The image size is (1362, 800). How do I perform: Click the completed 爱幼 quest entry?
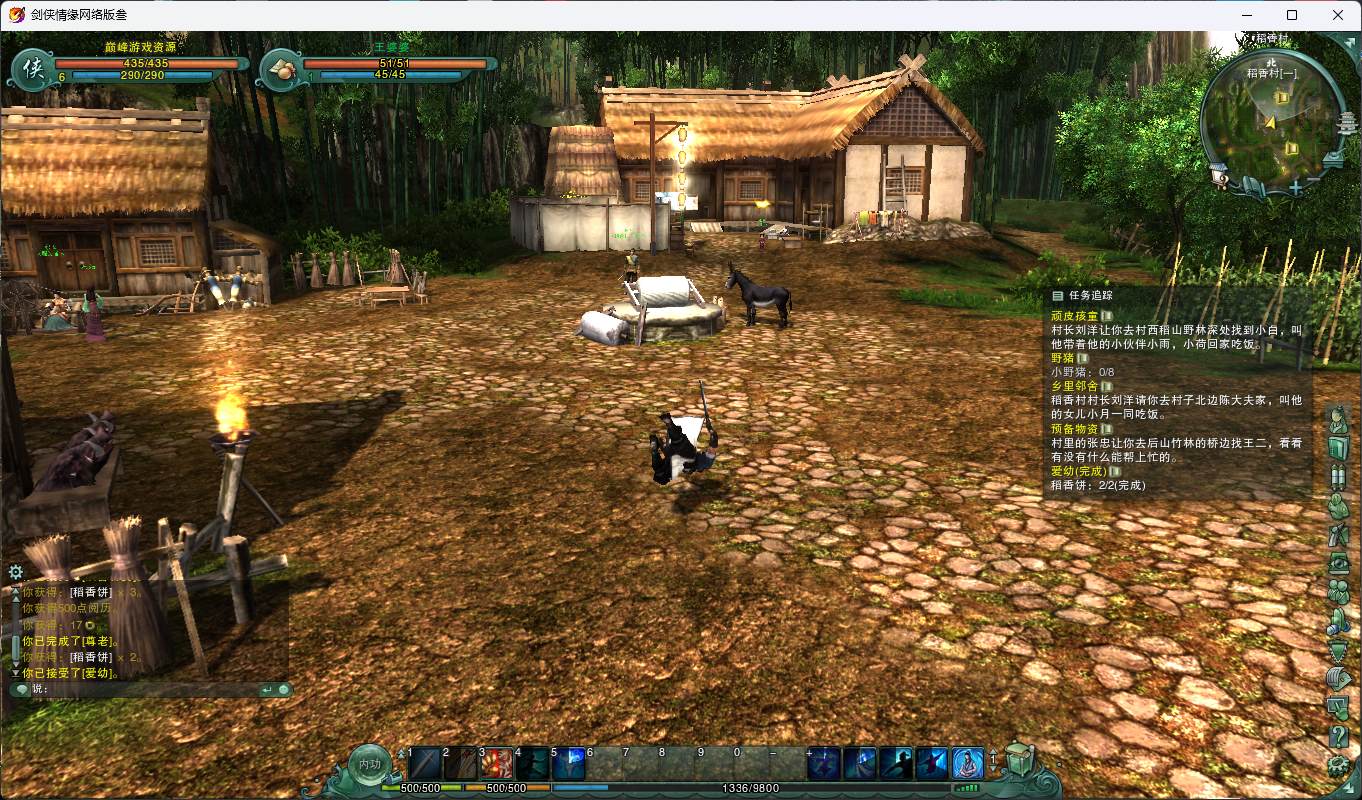click(1078, 471)
